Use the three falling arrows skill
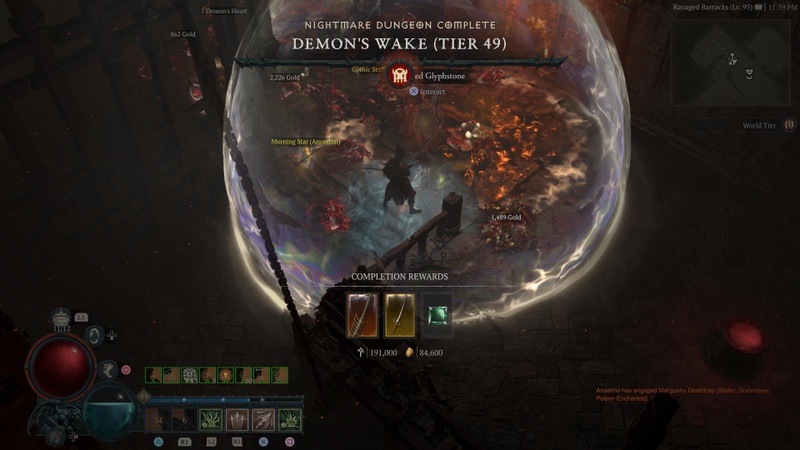This screenshot has width=800, height=450. click(237, 420)
